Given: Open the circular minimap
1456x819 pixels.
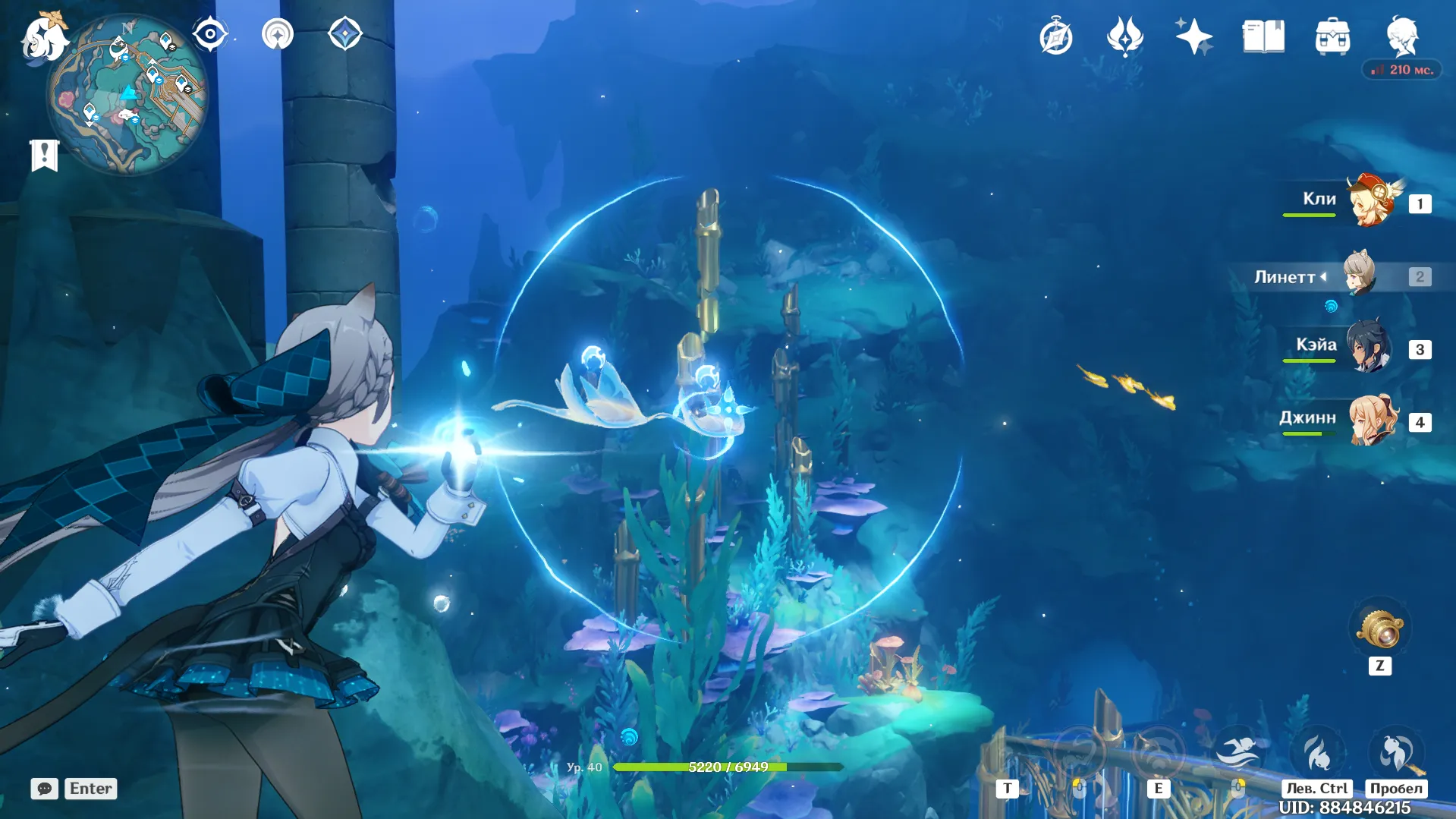Looking at the screenshot, I should (x=127, y=95).
